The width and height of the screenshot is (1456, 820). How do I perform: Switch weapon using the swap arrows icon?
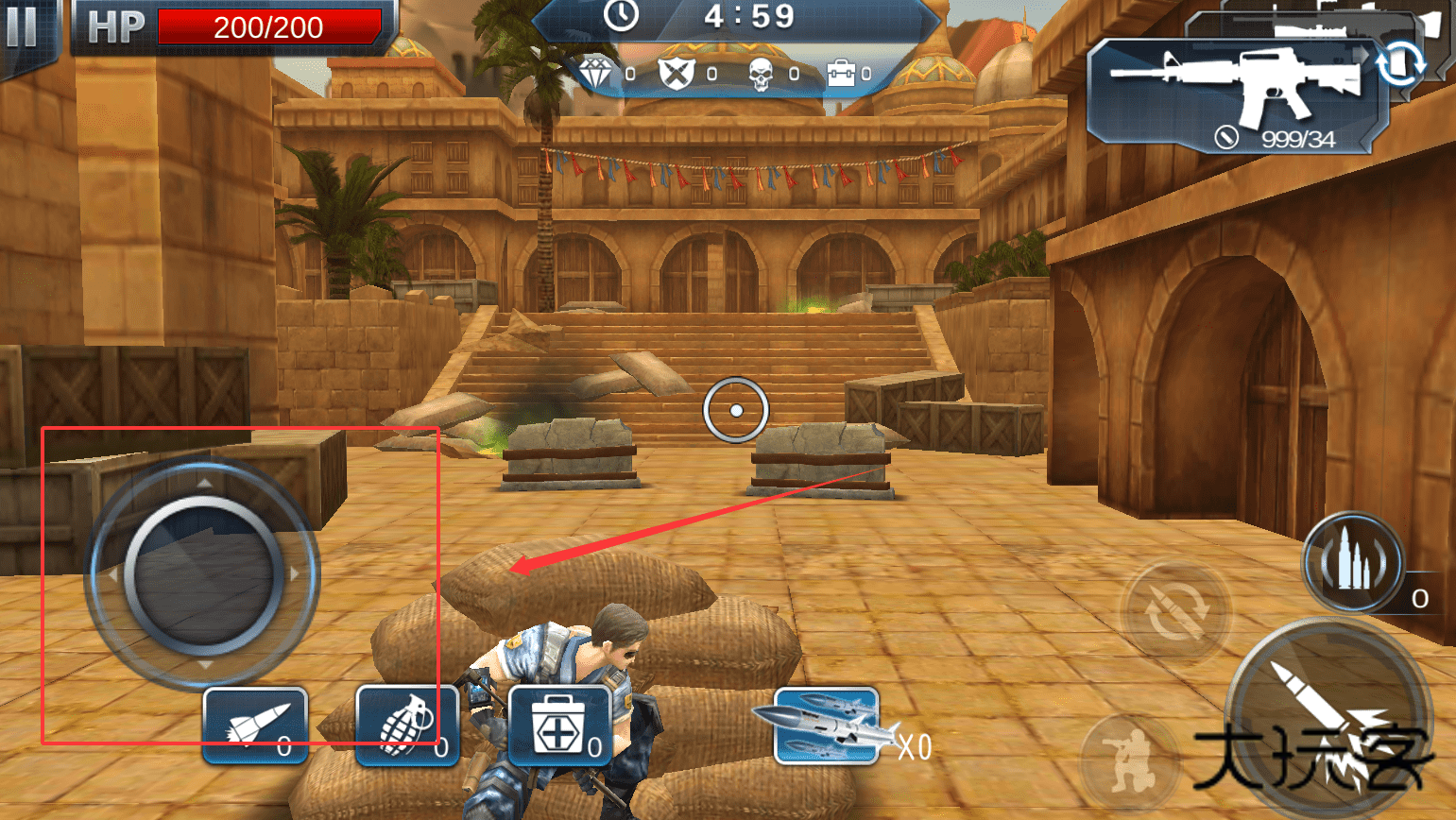(1400, 64)
